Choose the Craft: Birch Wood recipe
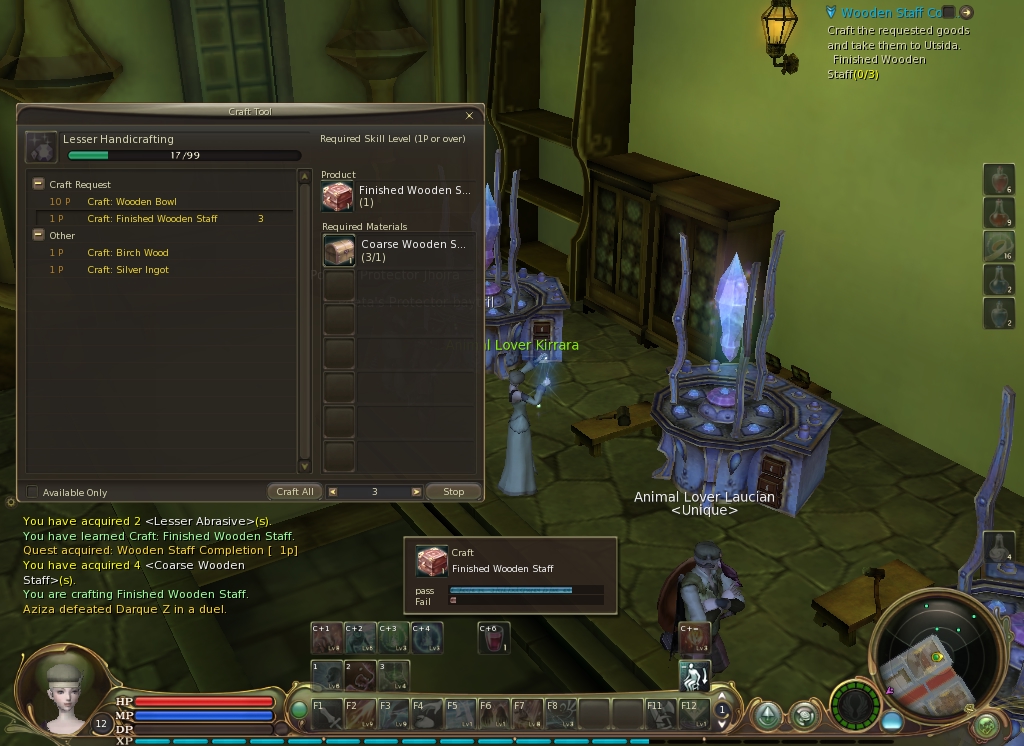This screenshot has width=1024, height=746. (127, 253)
